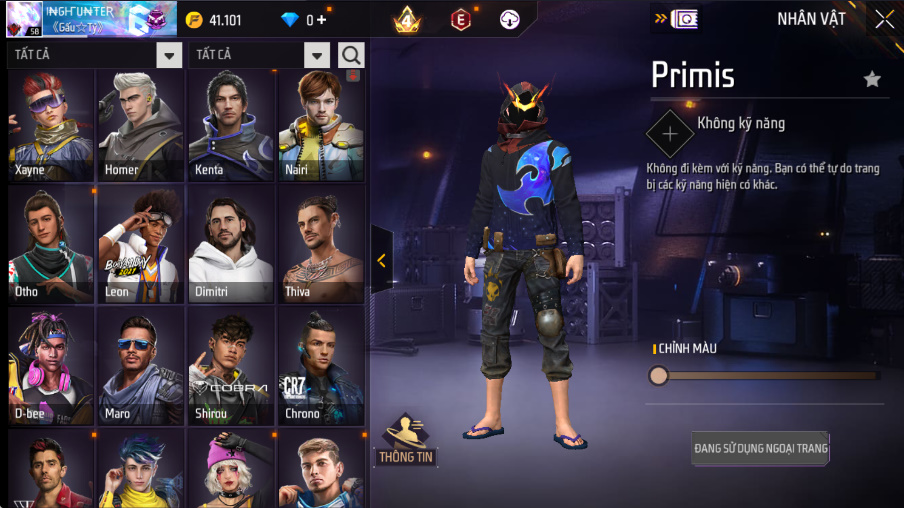This screenshot has width=904, height=508.
Task: Select the Maro character card
Action: (140, 367)
